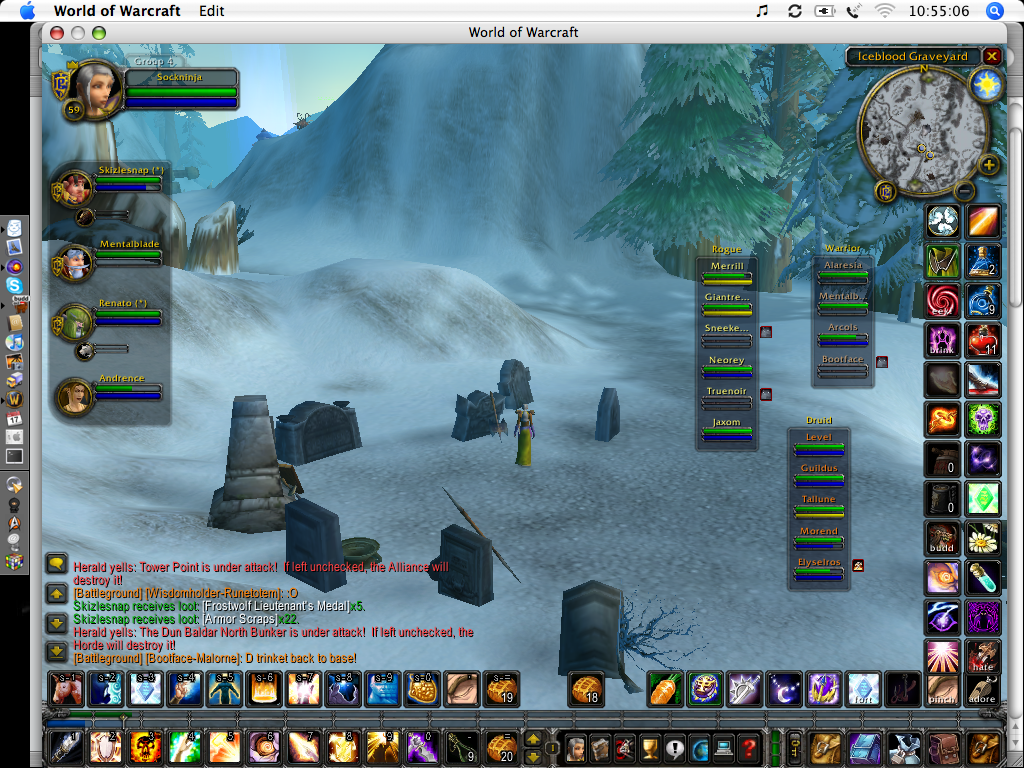The width and height of the screenshot is (1024, 768).
Task: Use the bread item with count 18
Action: 587,689
